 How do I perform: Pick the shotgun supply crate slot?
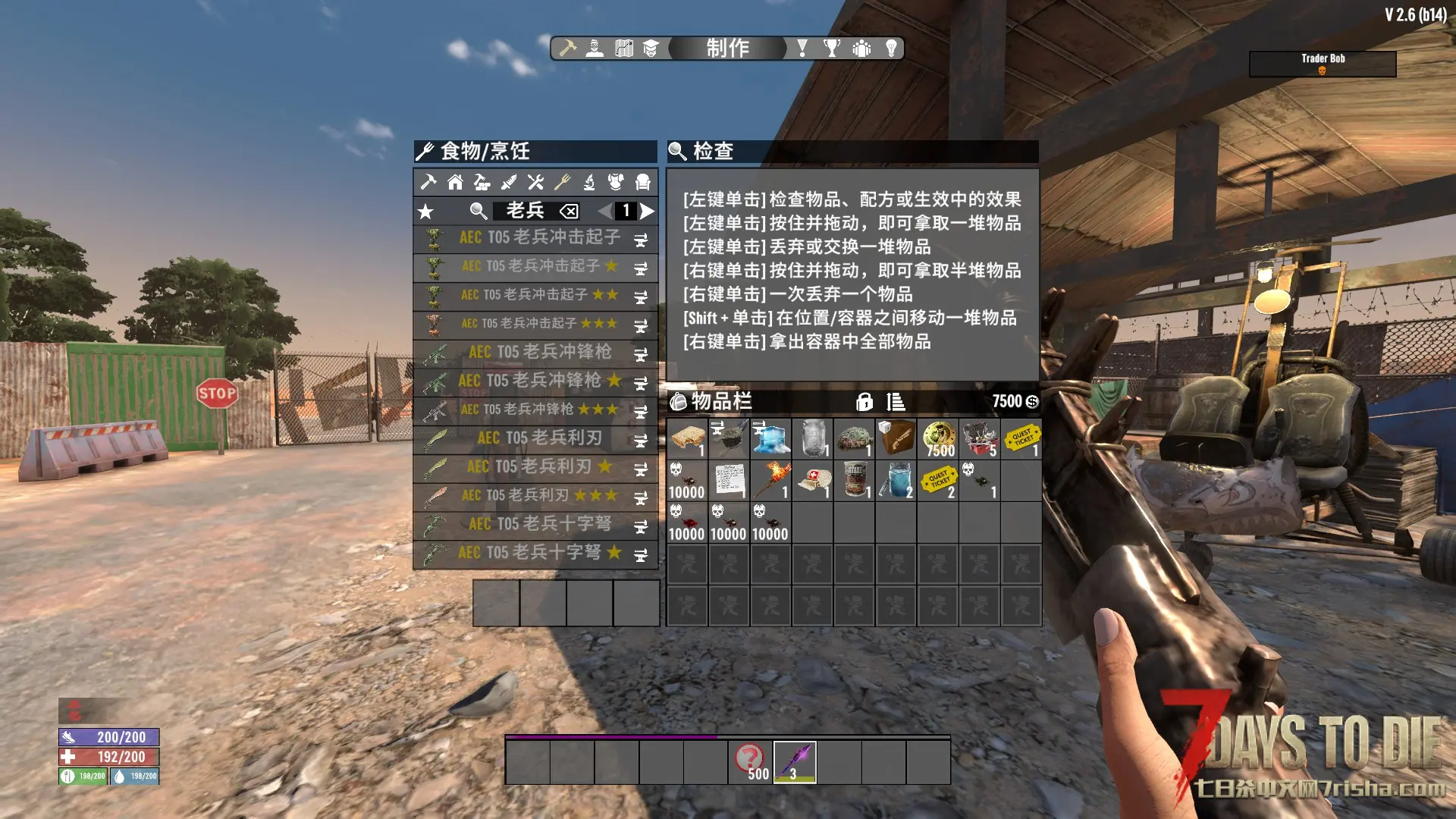pos(896,438)
